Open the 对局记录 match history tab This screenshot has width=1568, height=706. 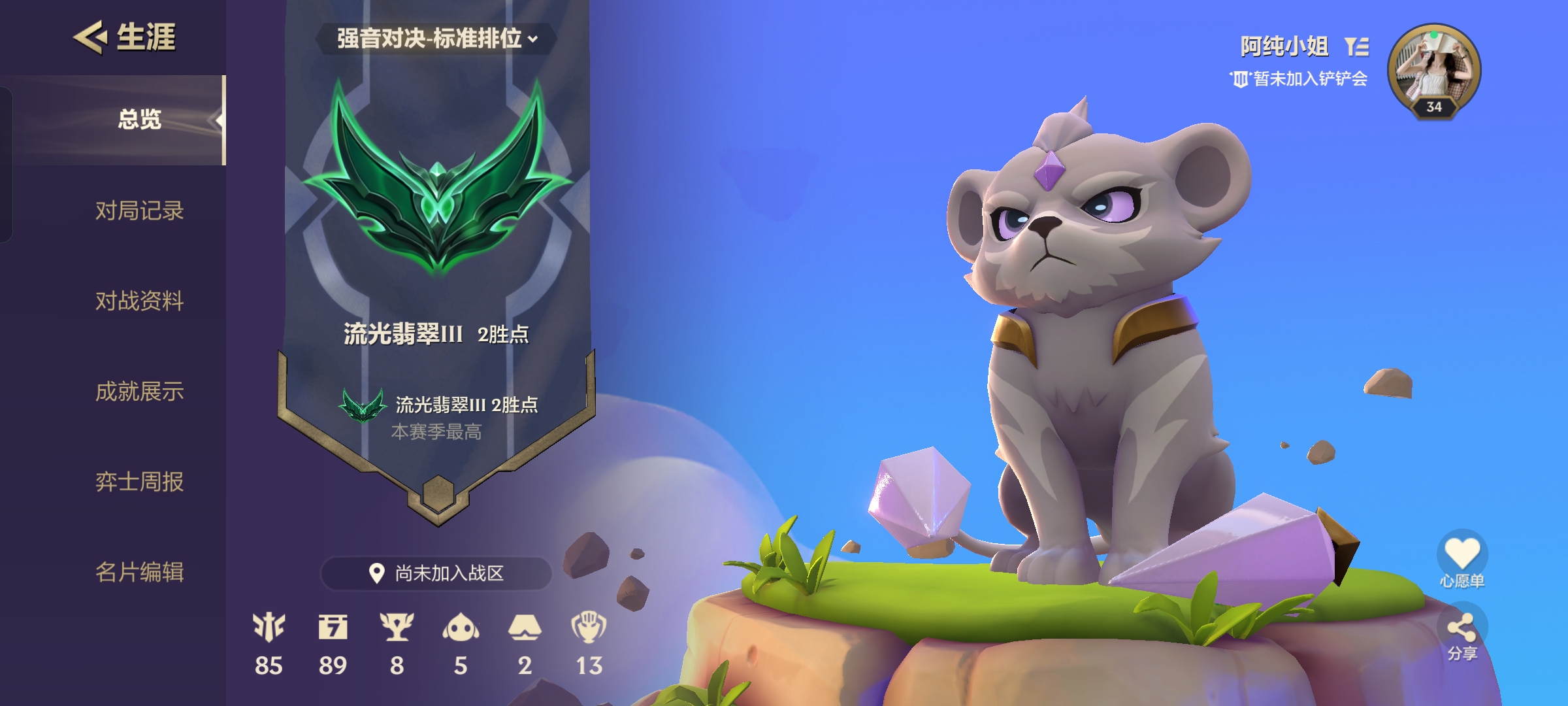click(139, 210)
